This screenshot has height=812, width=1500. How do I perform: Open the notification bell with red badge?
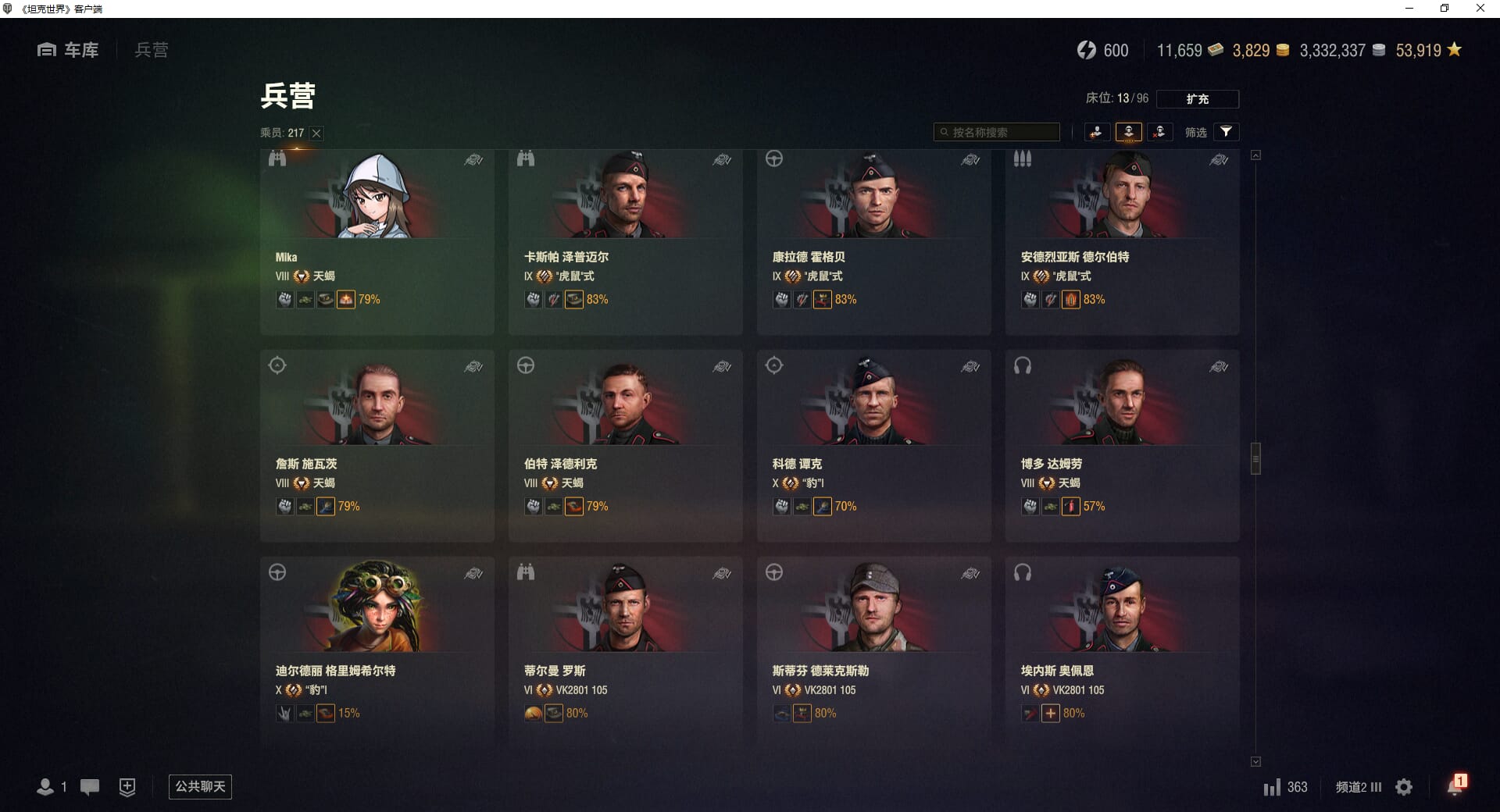click(x=1455, y=785)
